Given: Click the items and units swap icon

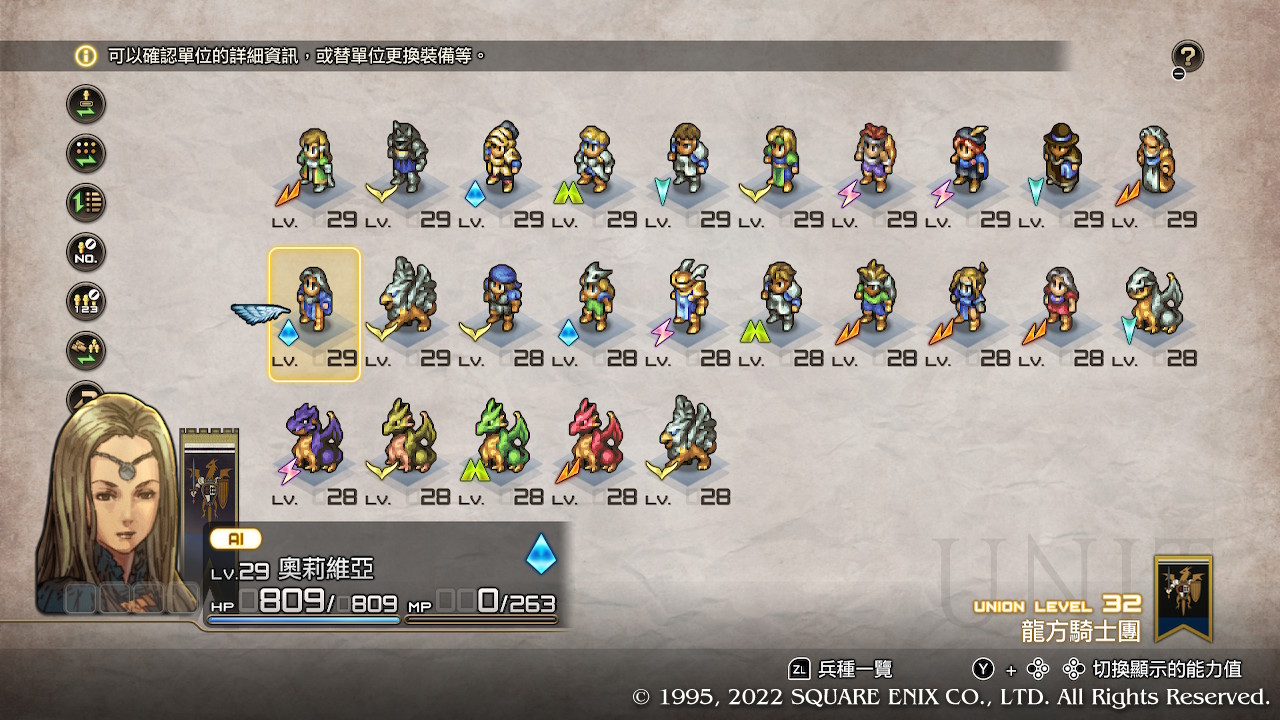Looking at the screenshot, I should tap(86, 351).
